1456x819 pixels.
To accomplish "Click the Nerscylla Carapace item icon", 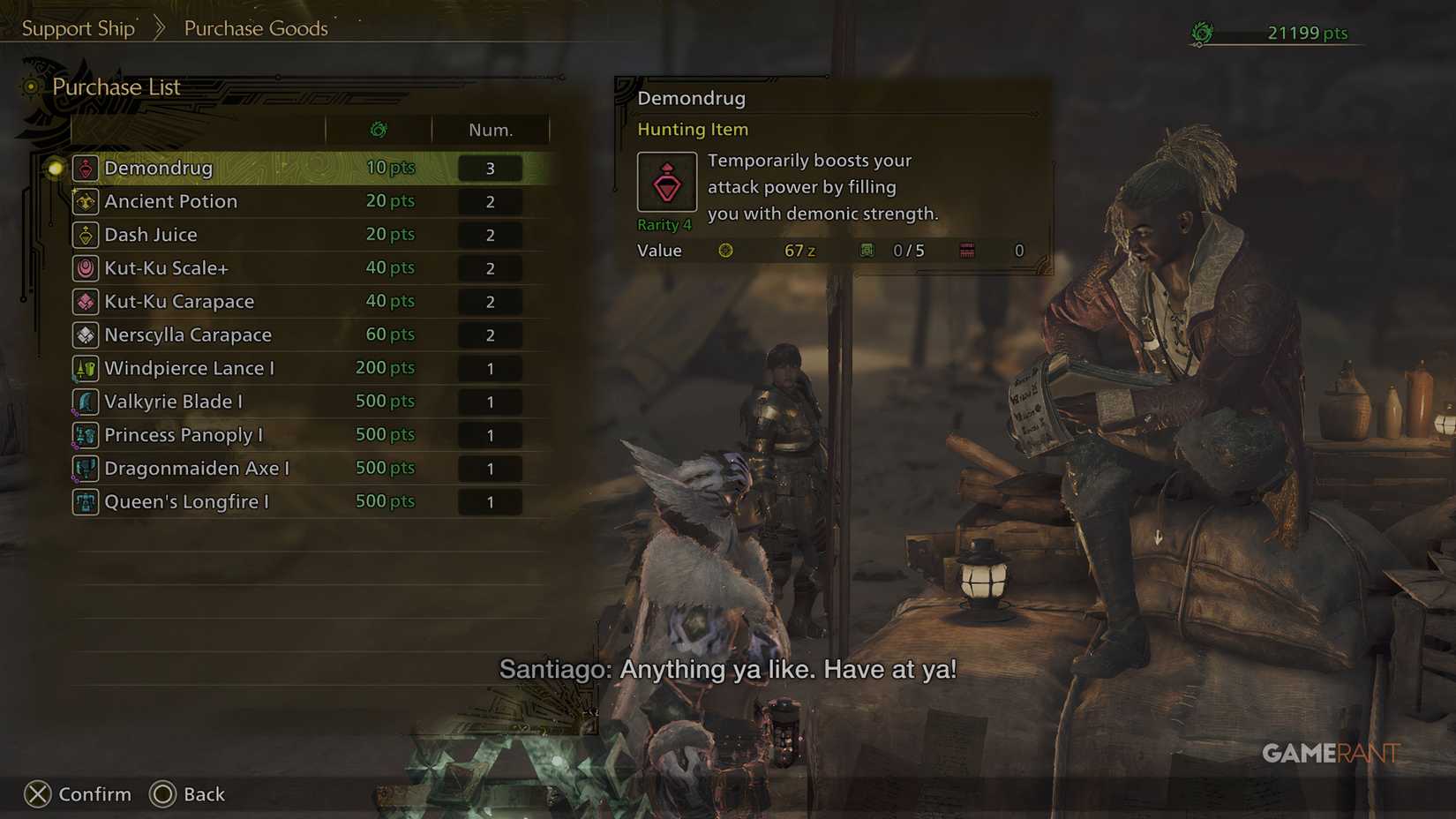I will coord(85,334).
